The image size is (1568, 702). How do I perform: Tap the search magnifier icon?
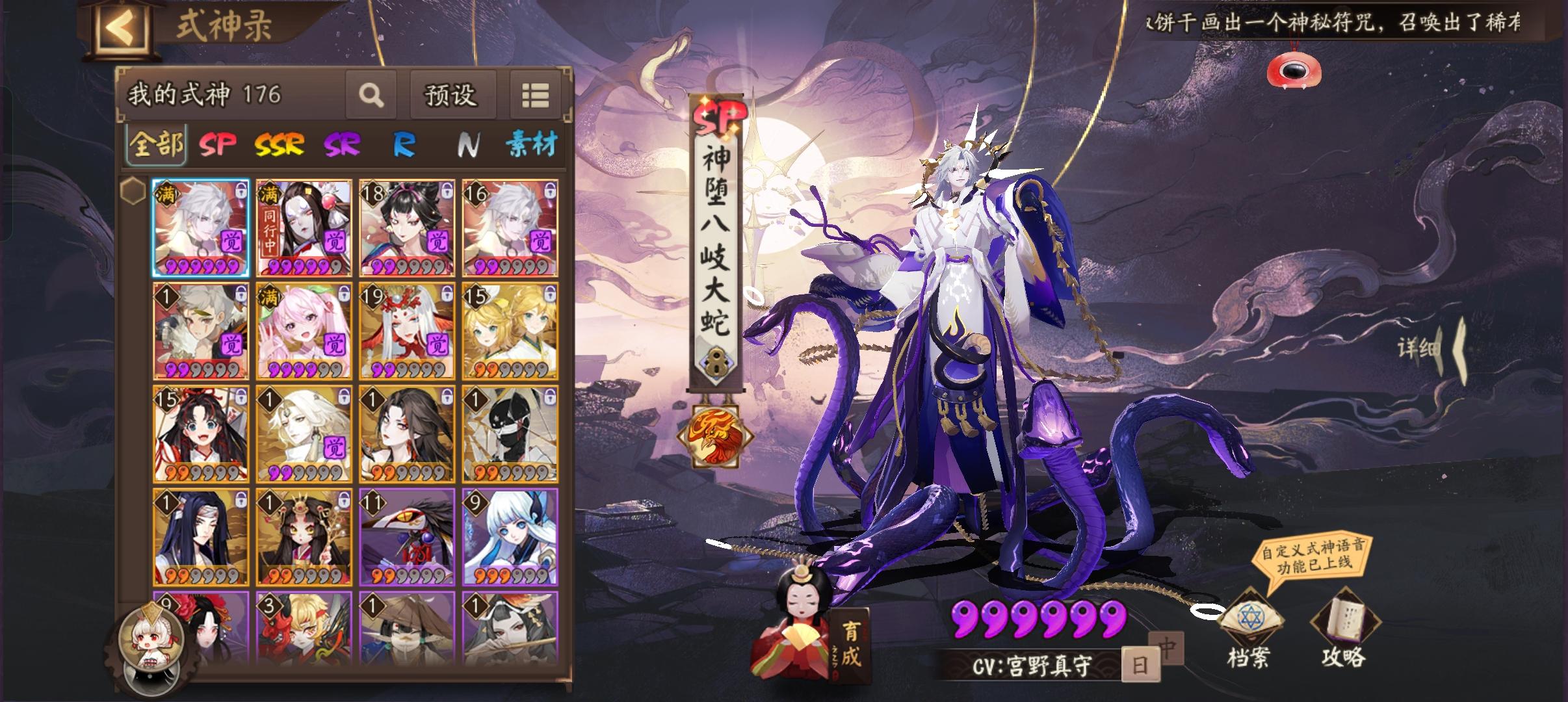point(371,95)
